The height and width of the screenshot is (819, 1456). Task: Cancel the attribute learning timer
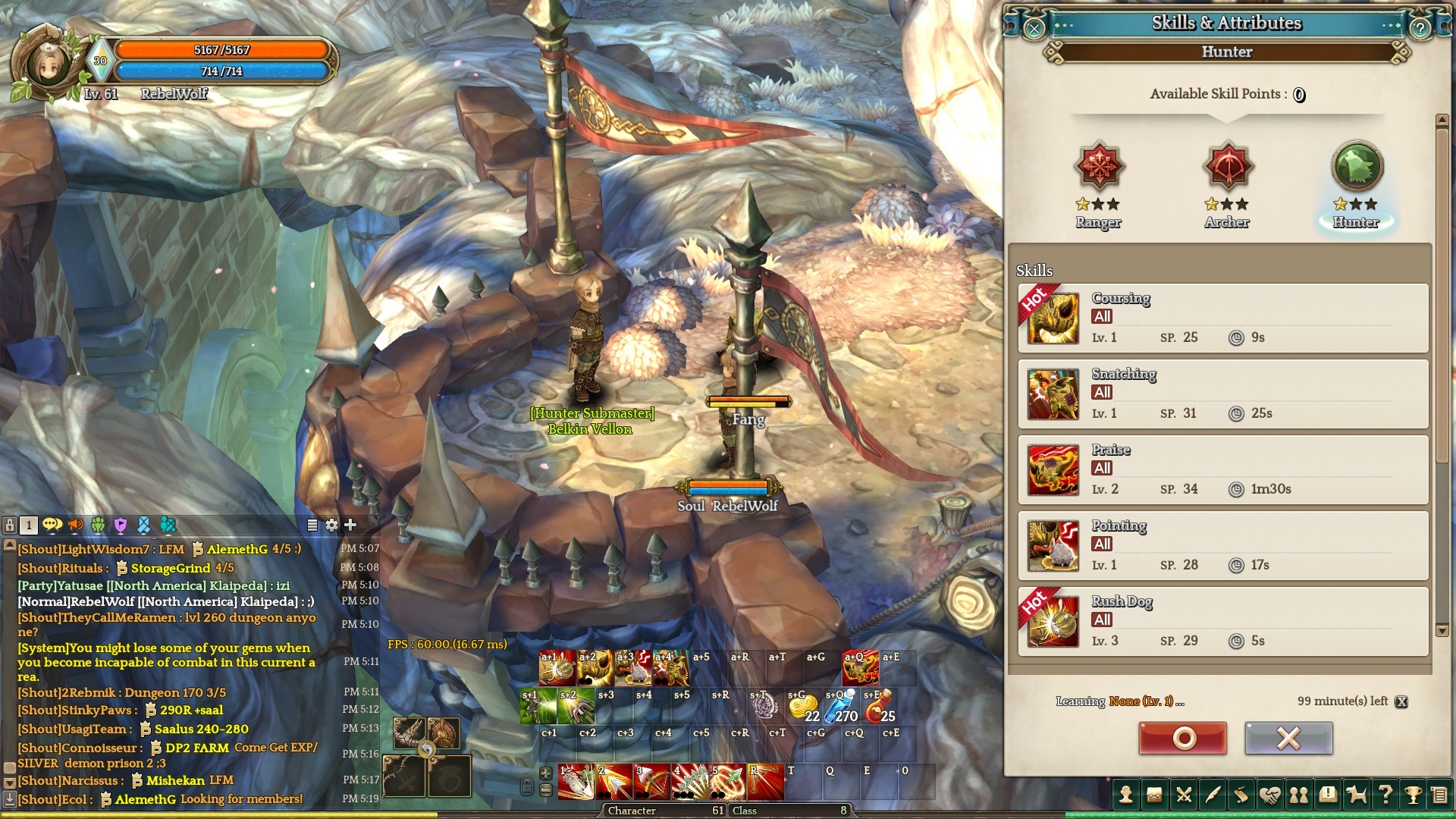click(1402, 701)
